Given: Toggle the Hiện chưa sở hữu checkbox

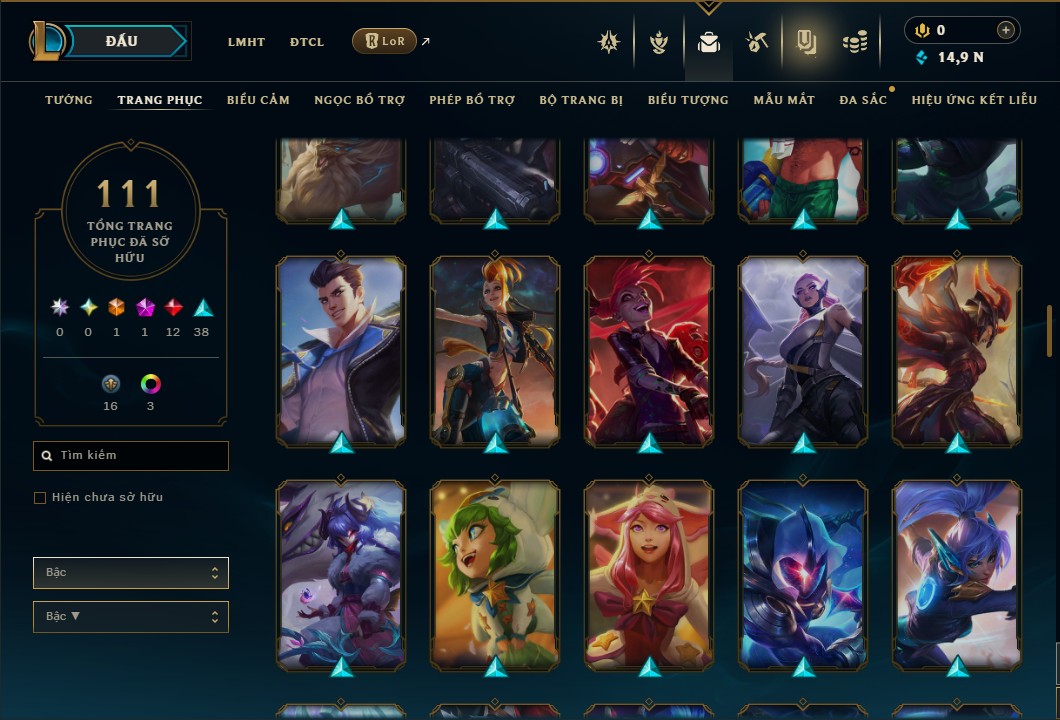Looking at the screenshot, I should tap(40, 498).
